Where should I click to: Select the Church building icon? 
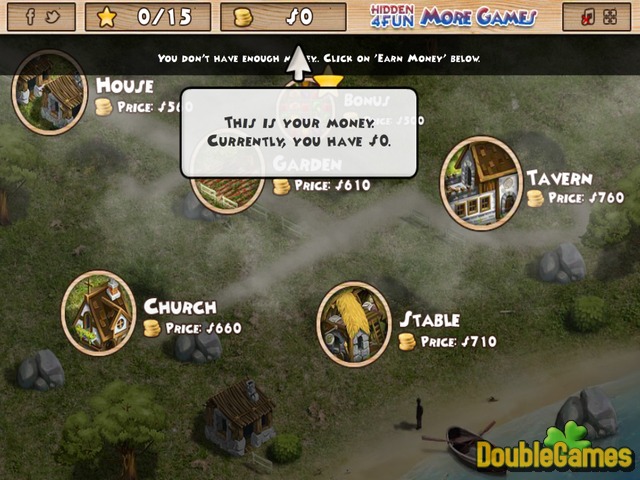pyautogui.click(x=99, y=312)
